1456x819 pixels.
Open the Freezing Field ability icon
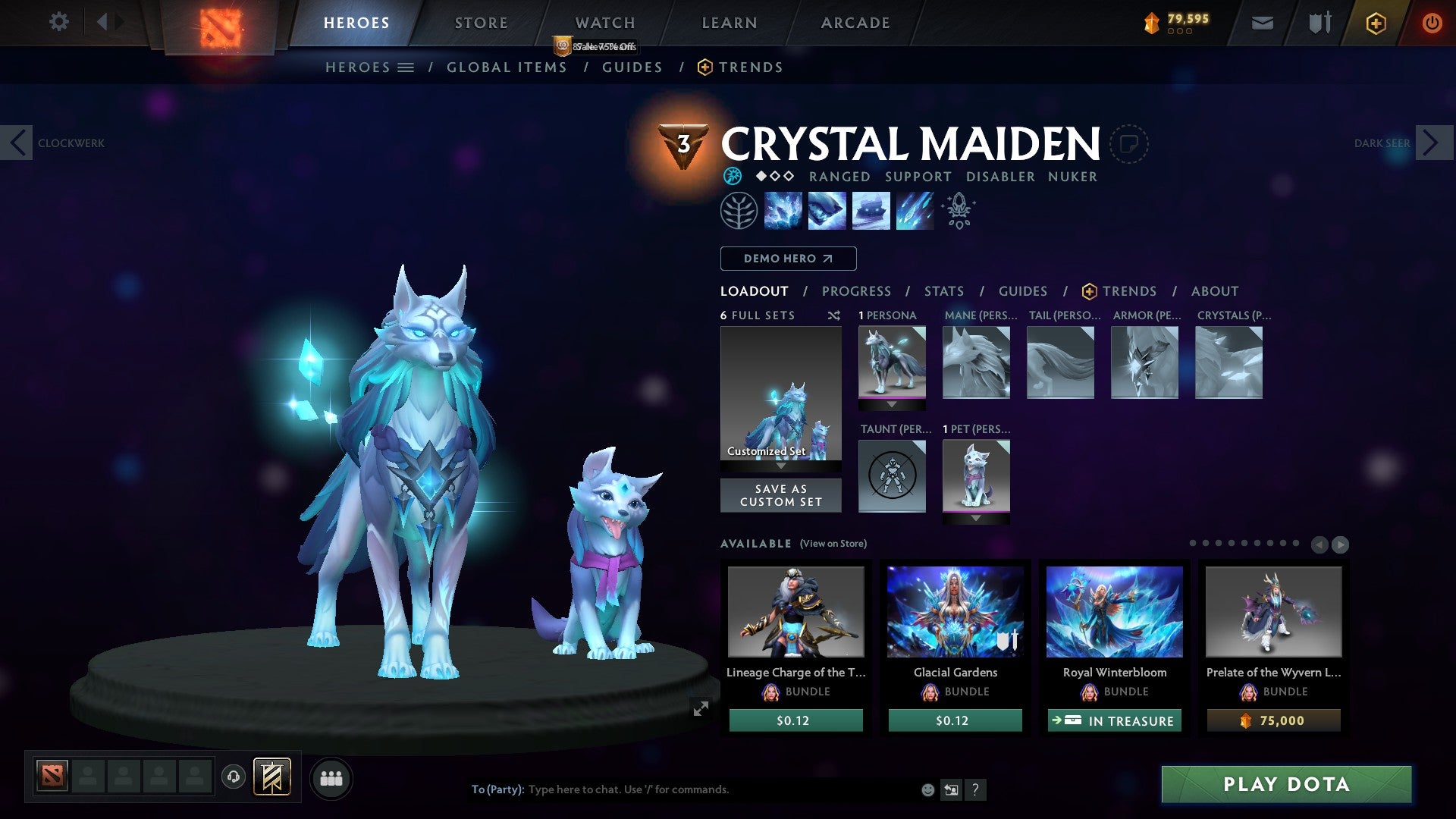click(915, 210)
